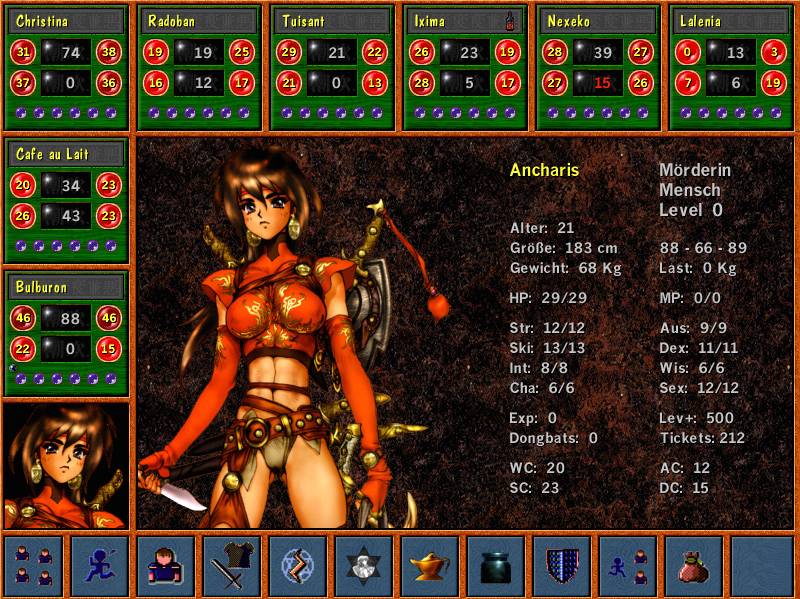Choose Tuisant's party panel
Screen dimensions: 800x599
(332, 68)
